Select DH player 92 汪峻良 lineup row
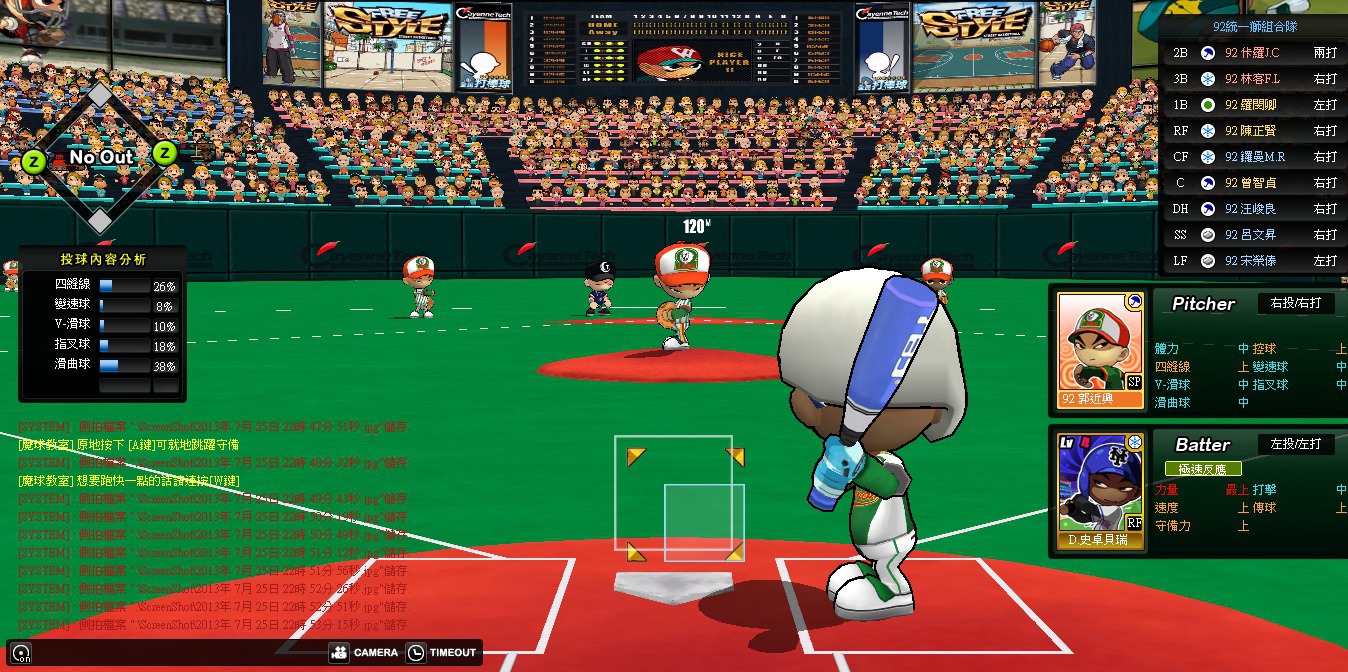This screenshot has height=672, width=1348. point(1257,209)
